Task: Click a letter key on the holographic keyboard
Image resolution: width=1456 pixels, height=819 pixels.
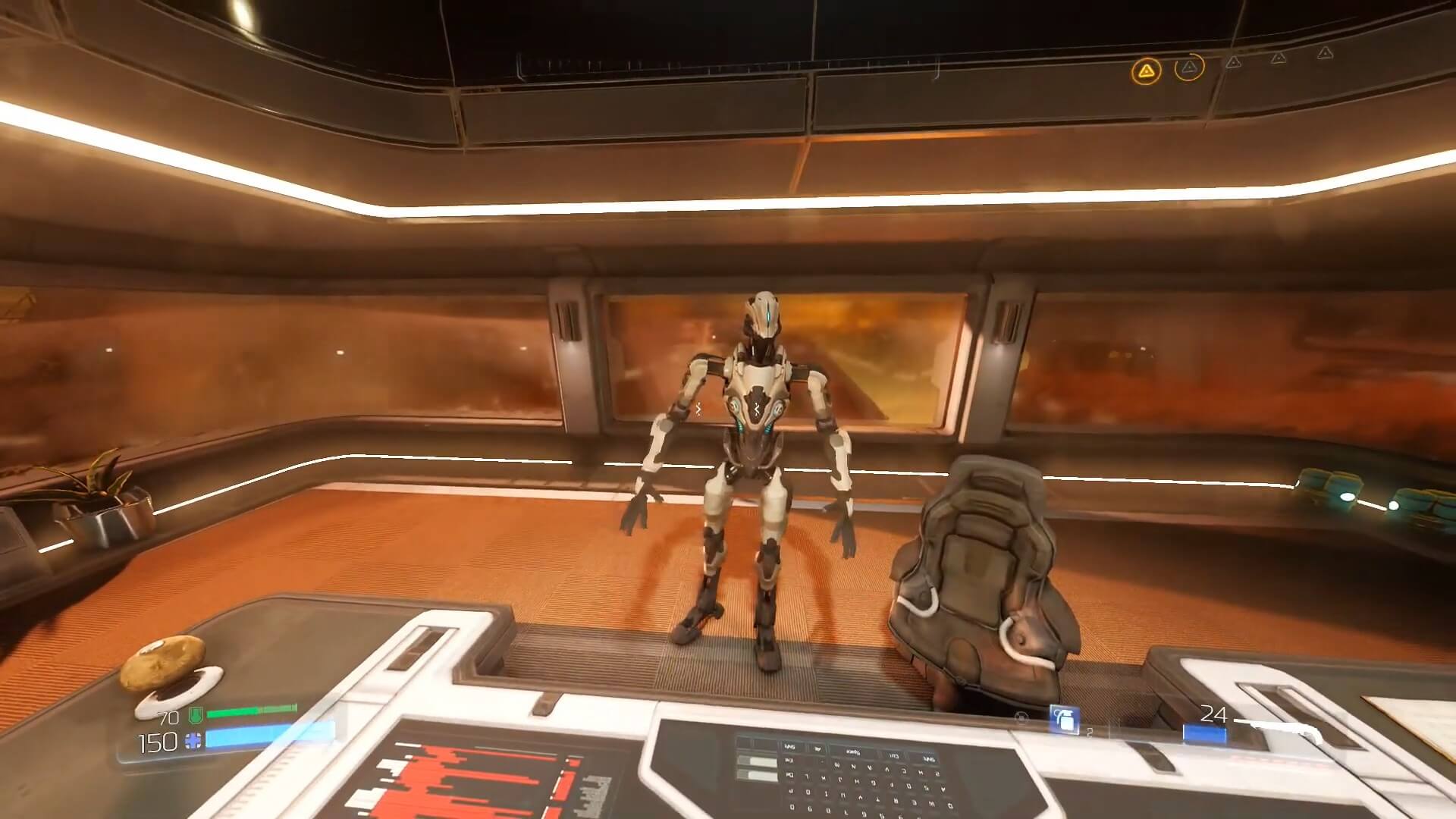Action: 836,767
